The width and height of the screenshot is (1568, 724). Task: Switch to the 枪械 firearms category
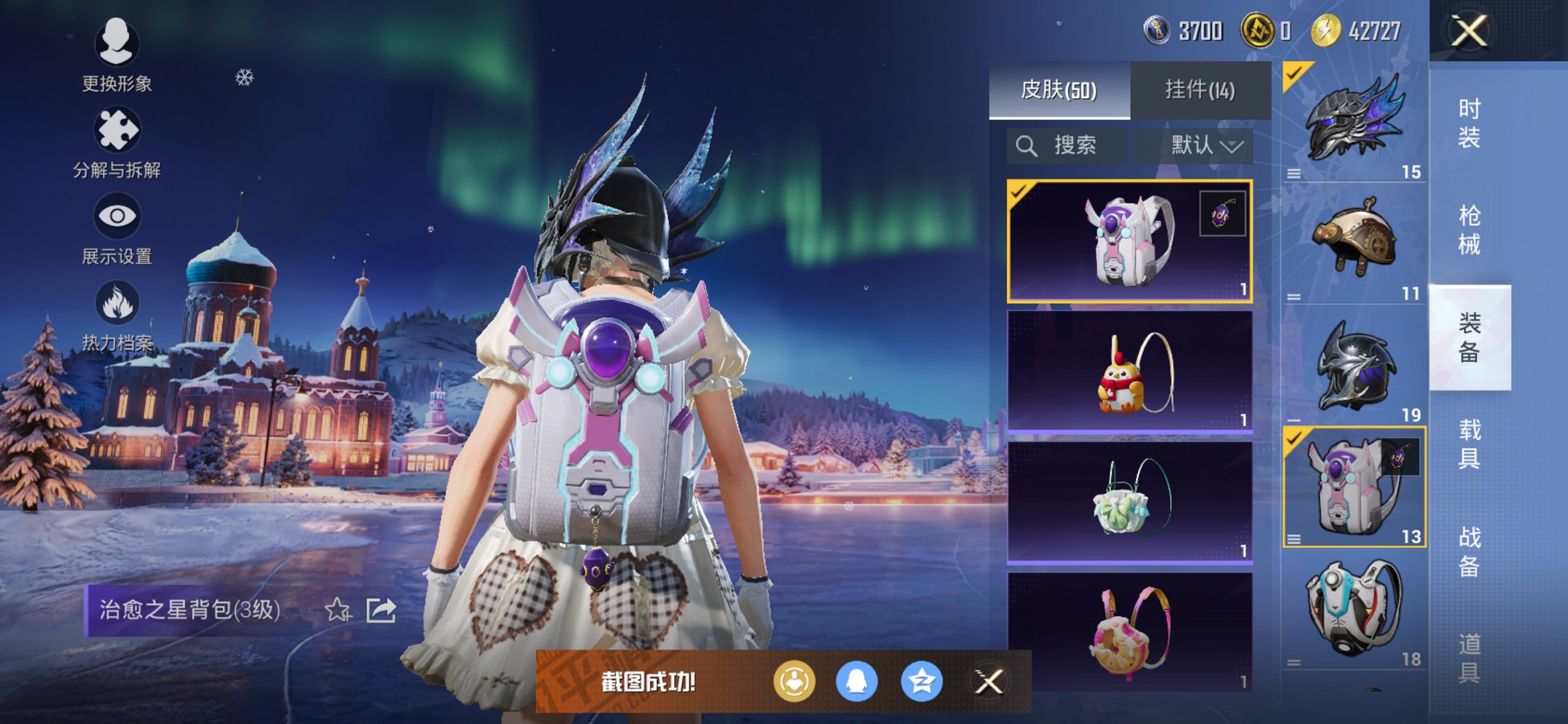pos(1469,229)
